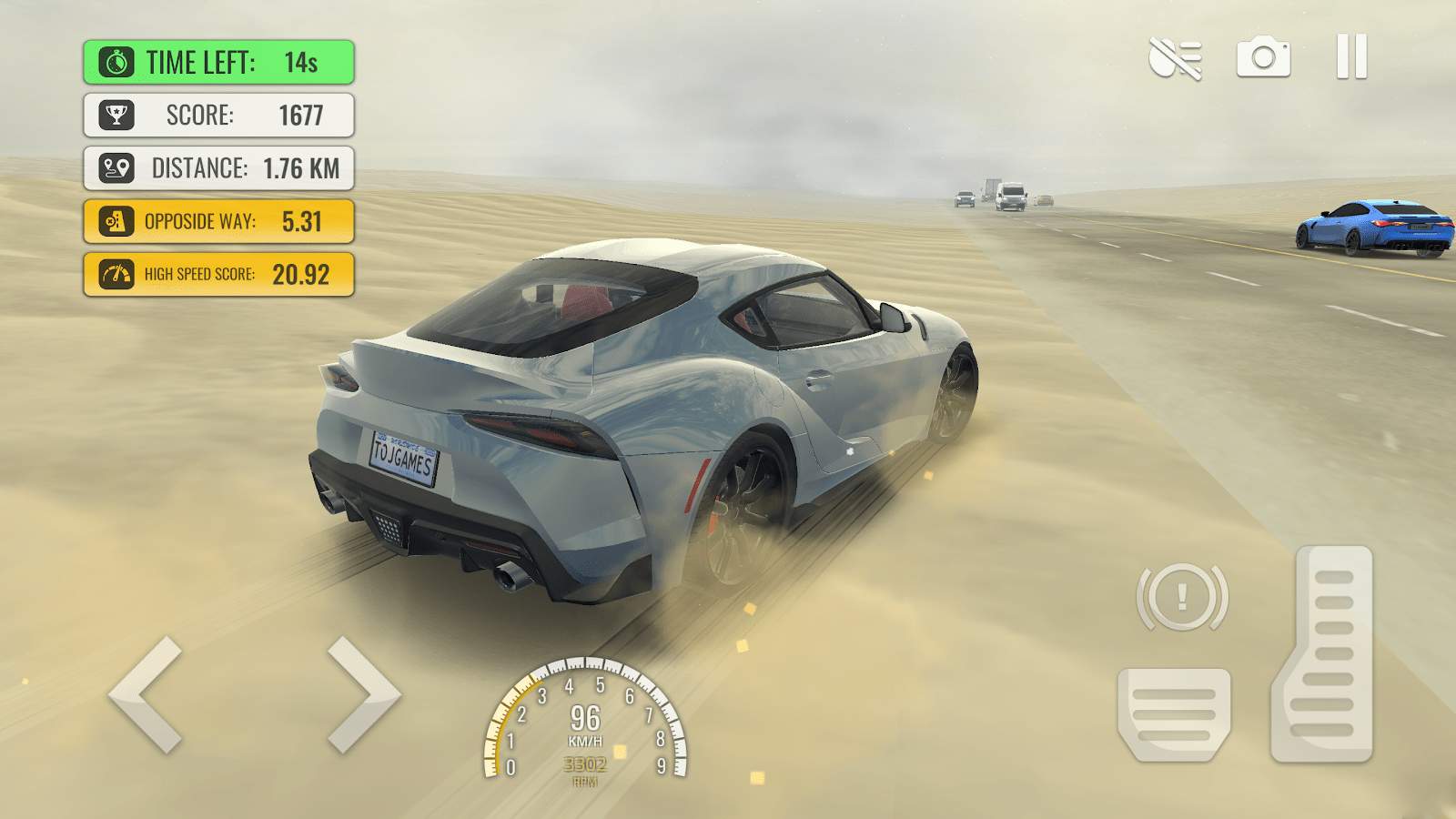The width and height of the screenshot is (1456, 819).
Task: Click the HIGH SPEED SCORE value 20.92
Action: coord(300,273)
